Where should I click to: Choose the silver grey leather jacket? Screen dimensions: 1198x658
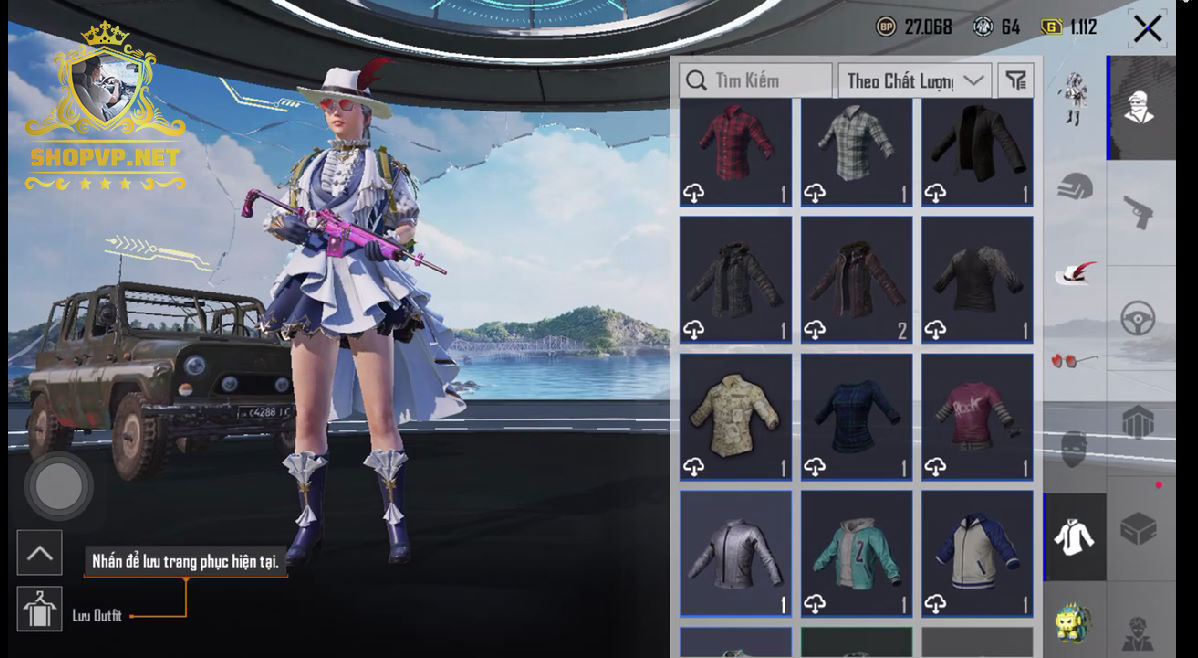click(x=736, y=552)
